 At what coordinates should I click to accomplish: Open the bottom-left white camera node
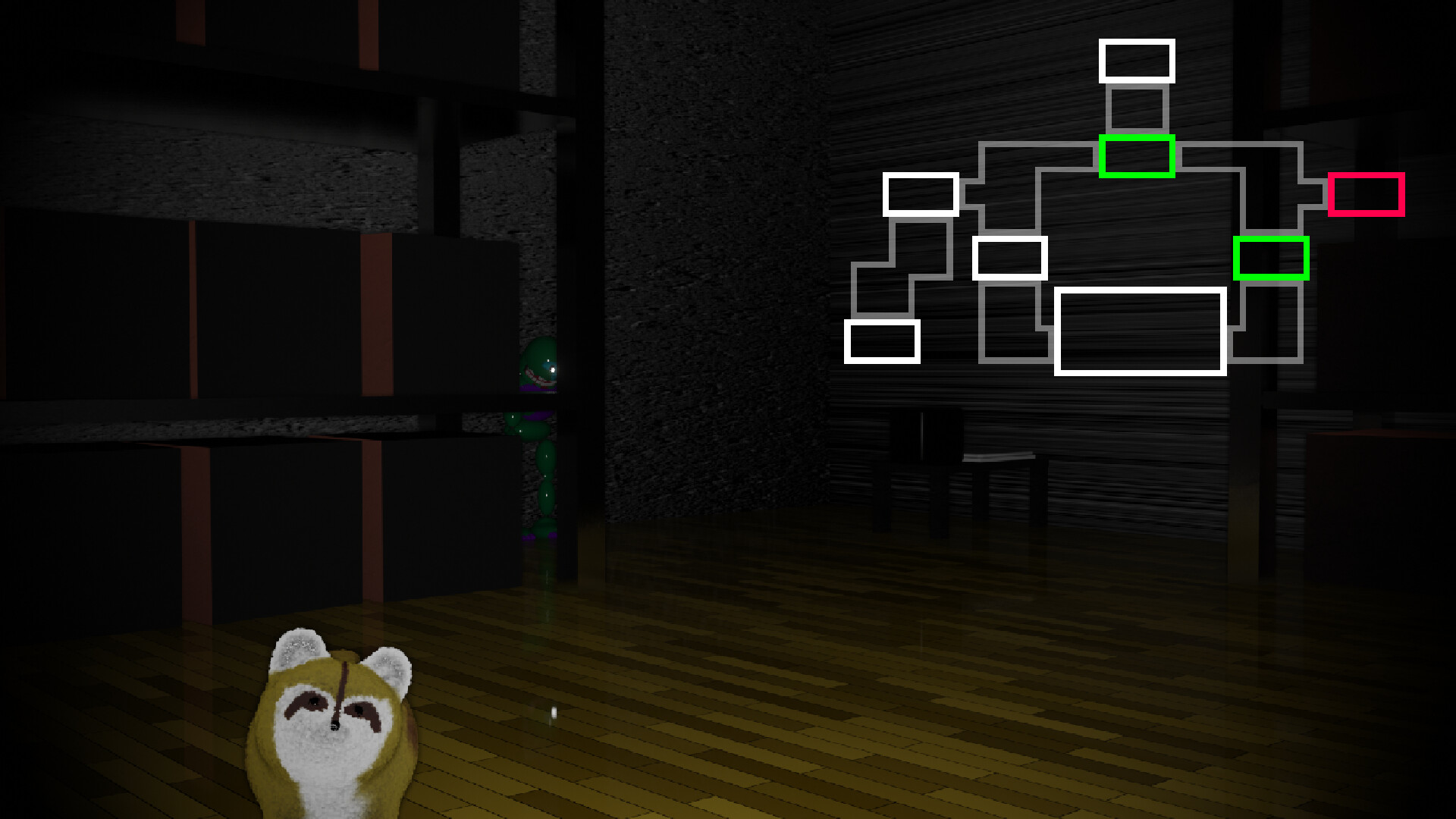tap(882, 341)
